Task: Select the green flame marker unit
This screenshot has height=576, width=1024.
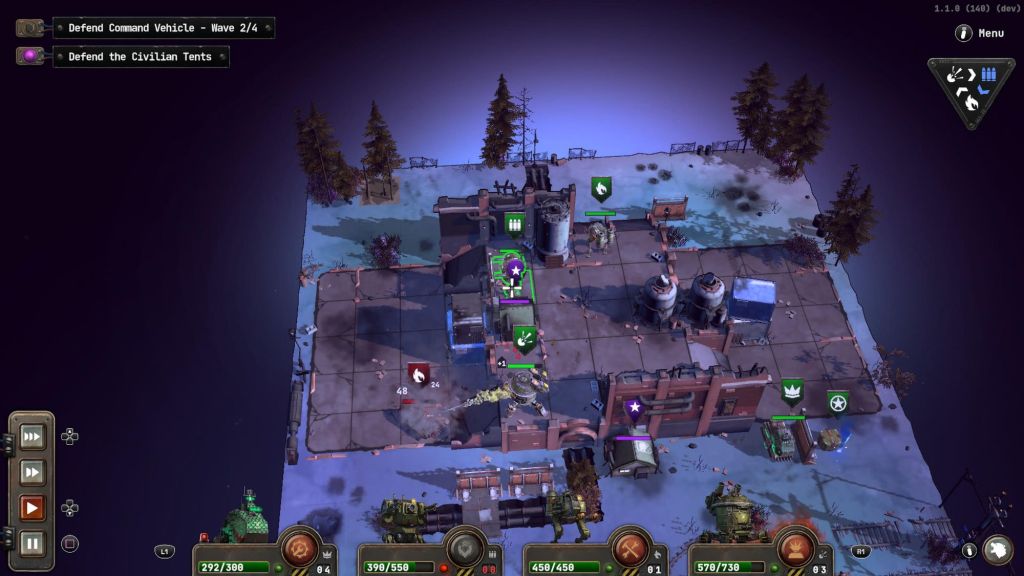Action: point(601,188)
